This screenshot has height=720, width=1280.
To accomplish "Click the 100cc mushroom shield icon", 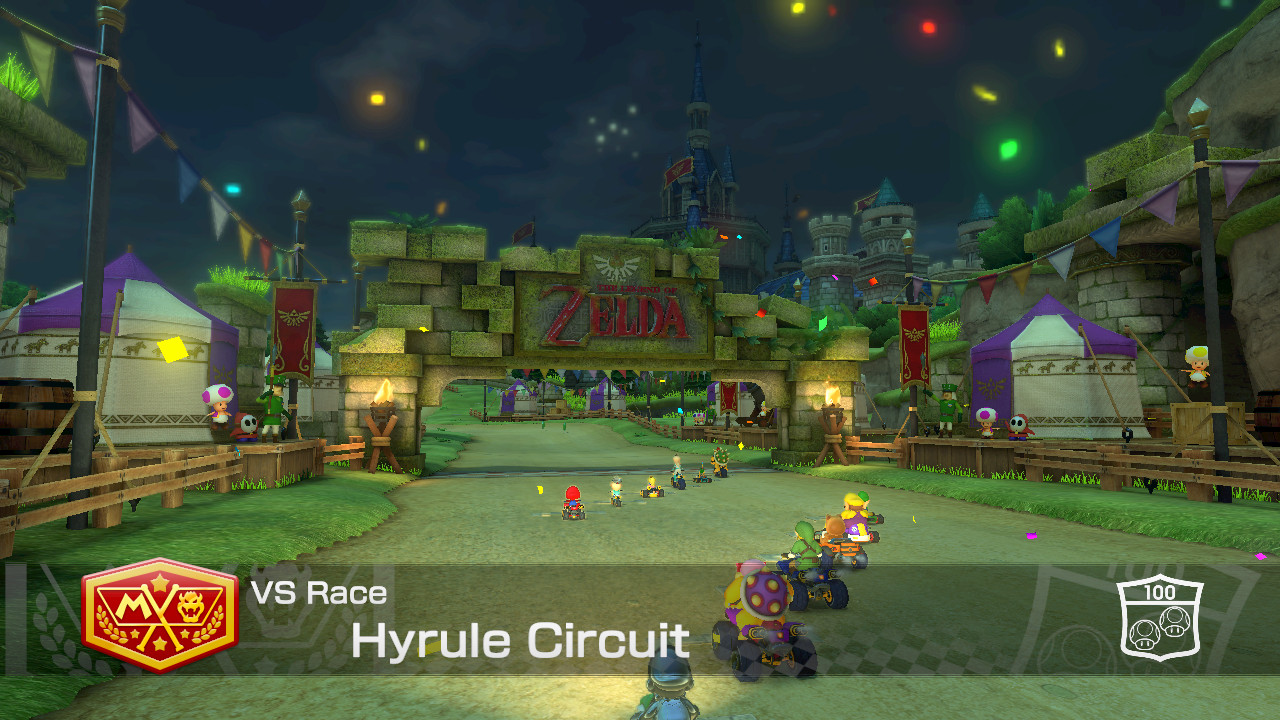I will click(1162, 617).
